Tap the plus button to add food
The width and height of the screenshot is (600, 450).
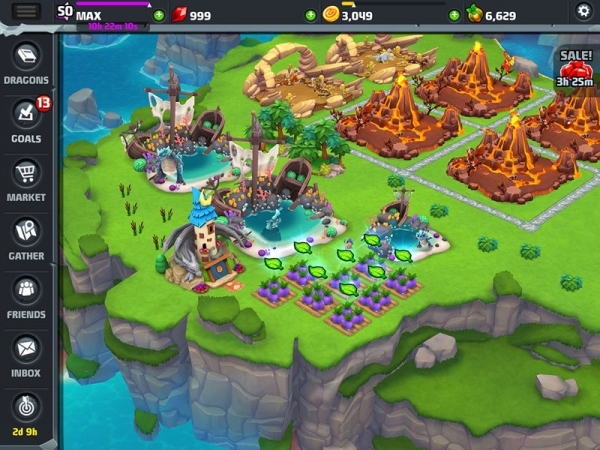[x=455, y=16]
